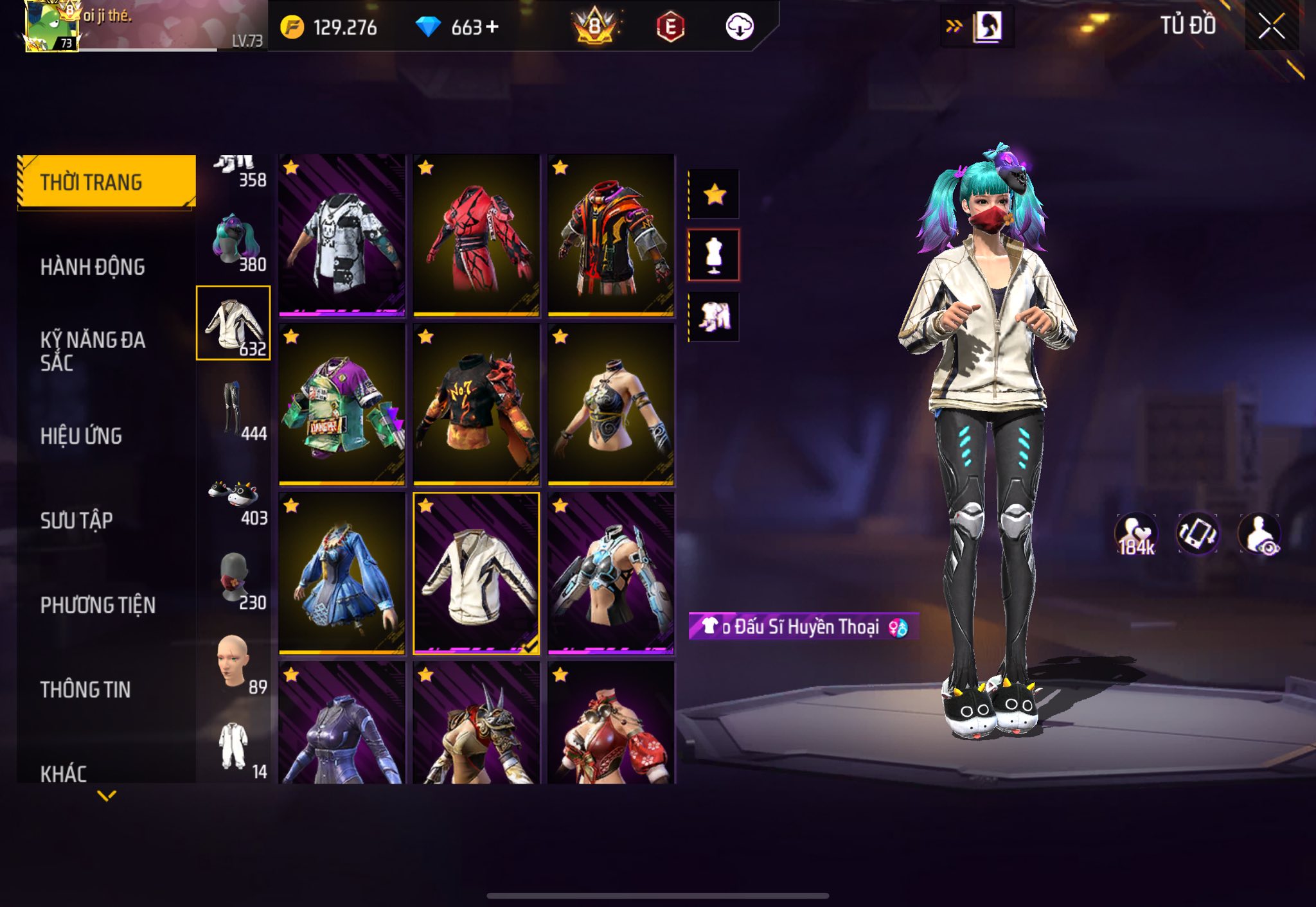This screenshot has width=1316, height=907.
Task: Open the cloud download icon
Action: [739, 27]
